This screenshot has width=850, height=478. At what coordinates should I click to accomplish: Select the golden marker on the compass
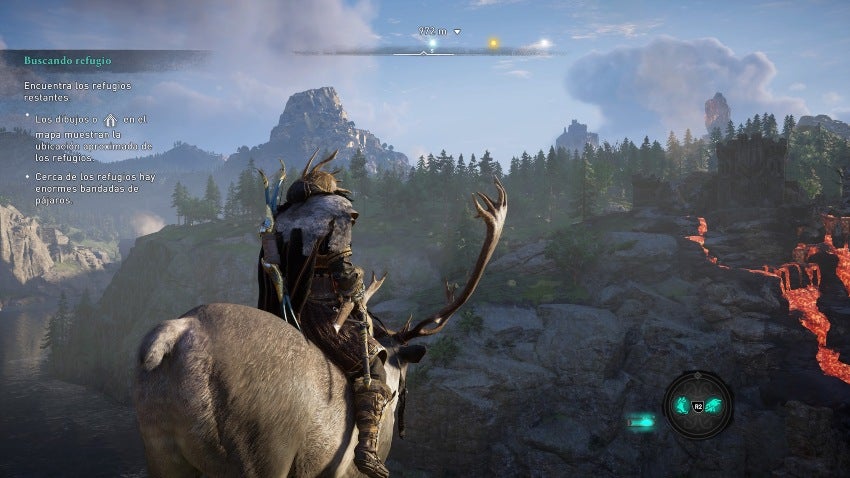tap(492, 44)
